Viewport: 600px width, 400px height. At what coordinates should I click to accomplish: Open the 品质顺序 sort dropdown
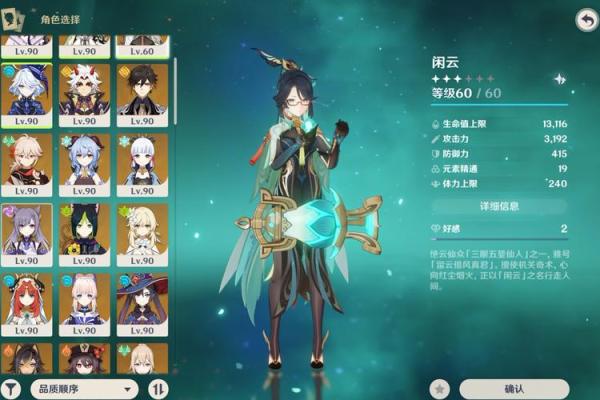coord(83,388)
